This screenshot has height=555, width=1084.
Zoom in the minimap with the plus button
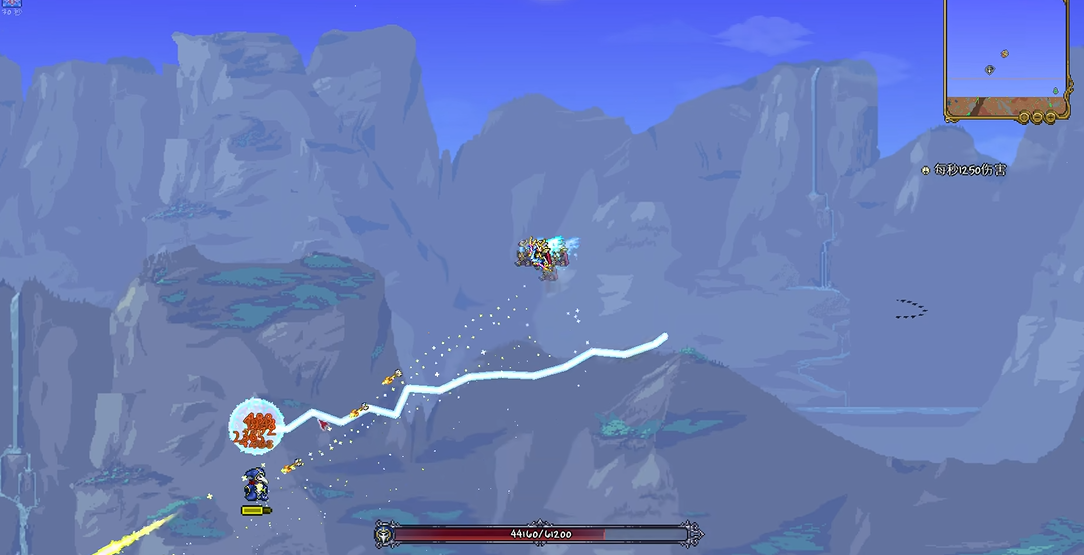pos(1049,118)
